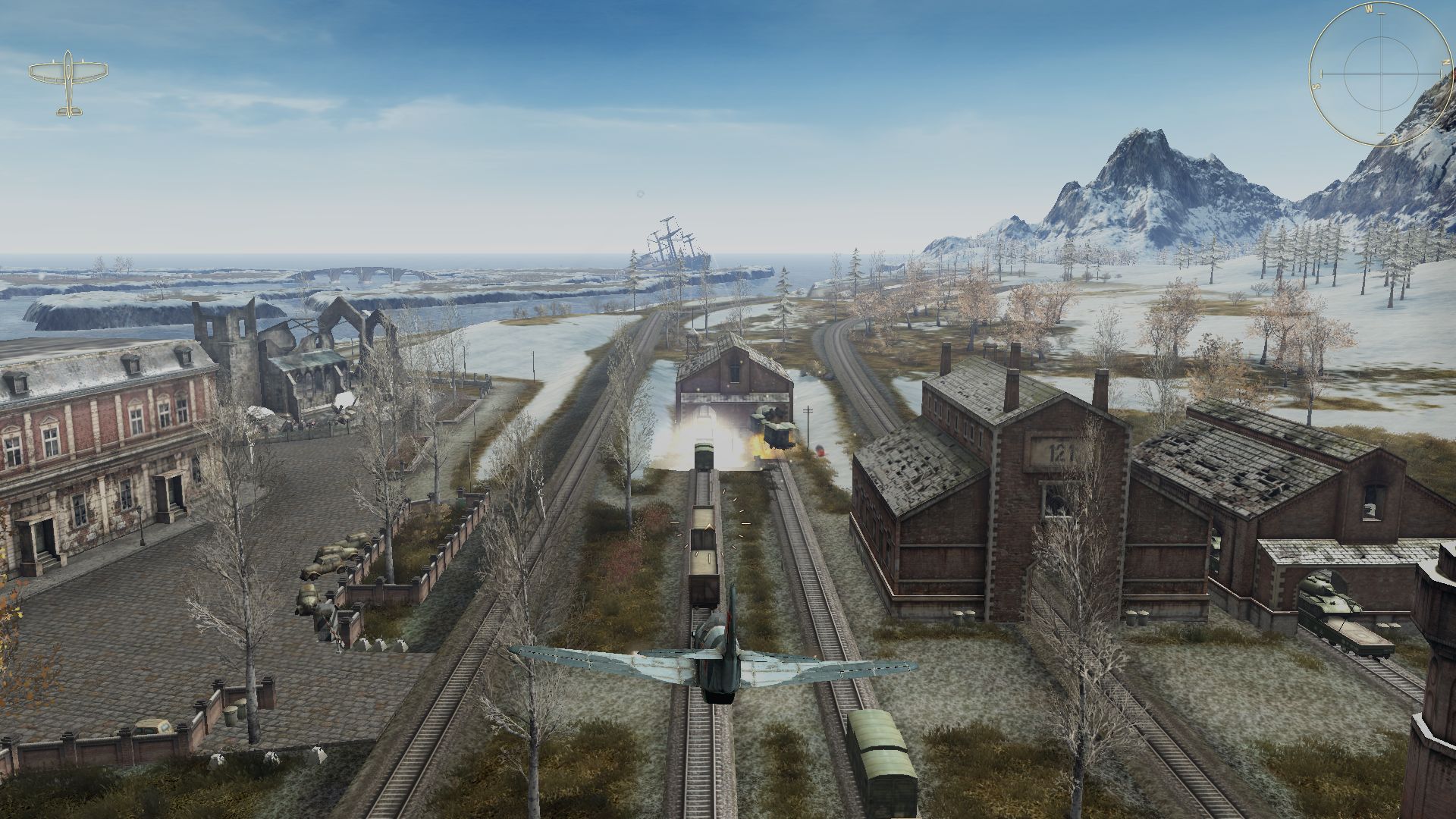The height and width of the screenshot is (819, 1456).
Task: Click the aircraft status silhouette icon
Action: pyautogui.click(x=68, y=83)
